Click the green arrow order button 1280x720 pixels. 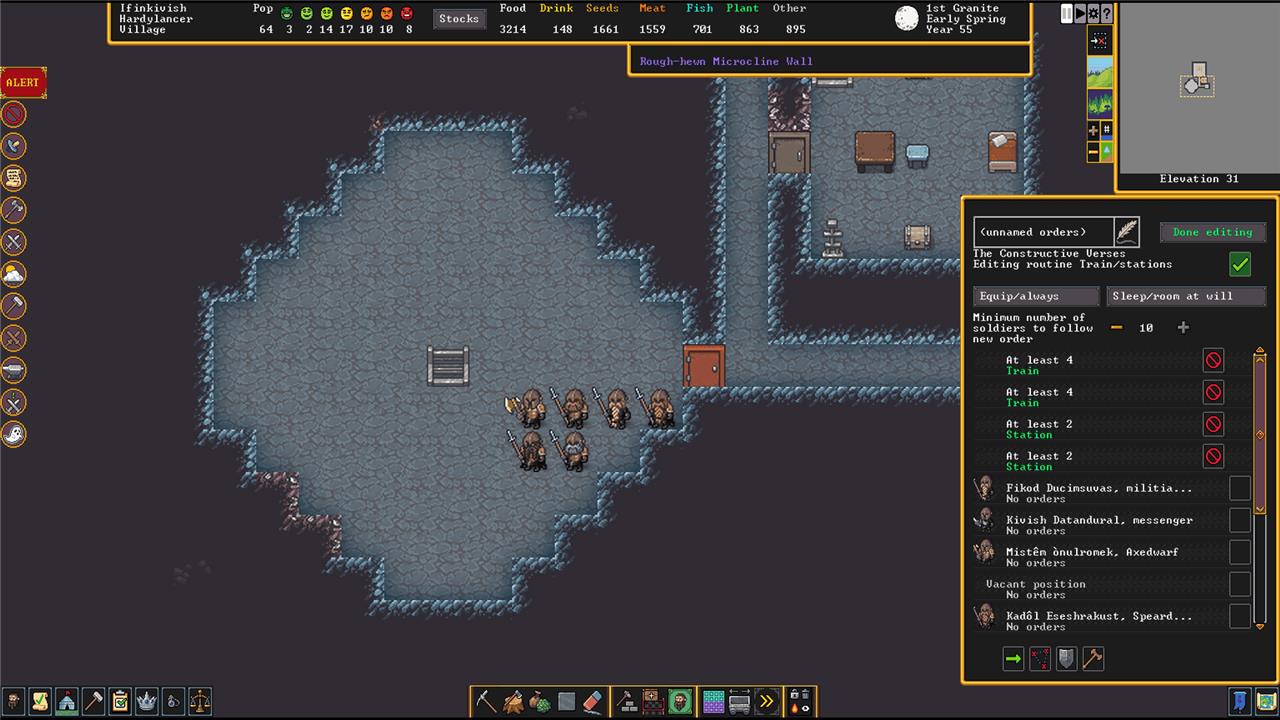(x=1013, y=659)
